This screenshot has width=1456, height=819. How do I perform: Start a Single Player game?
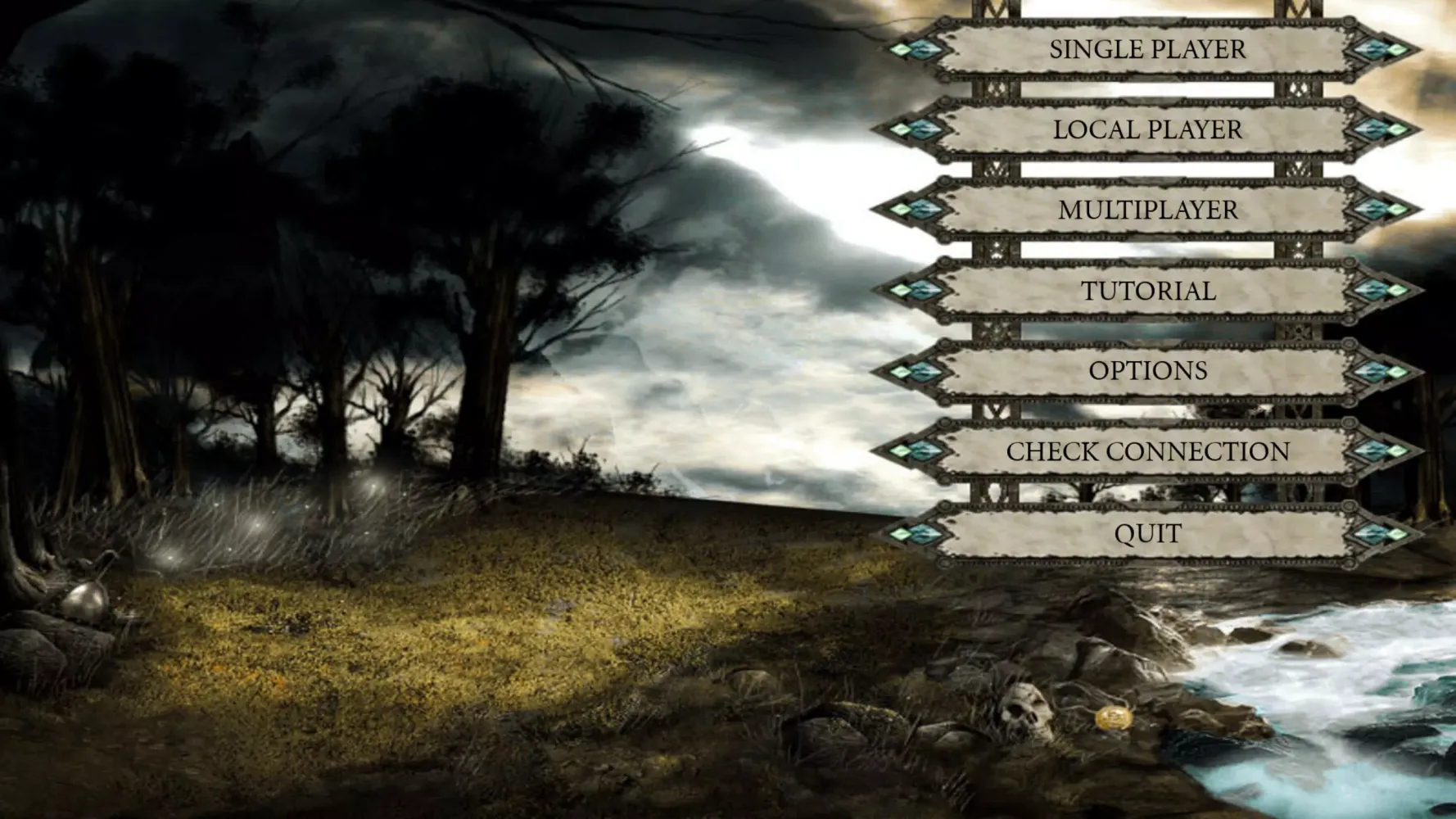point(1147,49)
